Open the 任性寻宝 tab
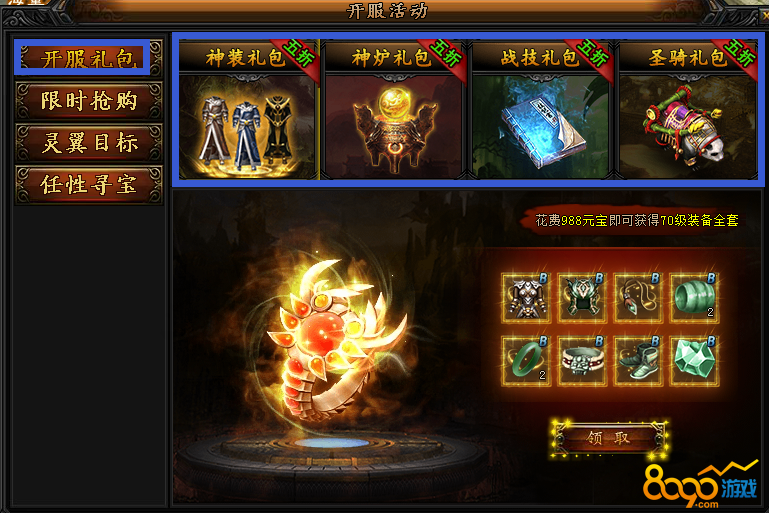The image size is (769, 513). 88,185
